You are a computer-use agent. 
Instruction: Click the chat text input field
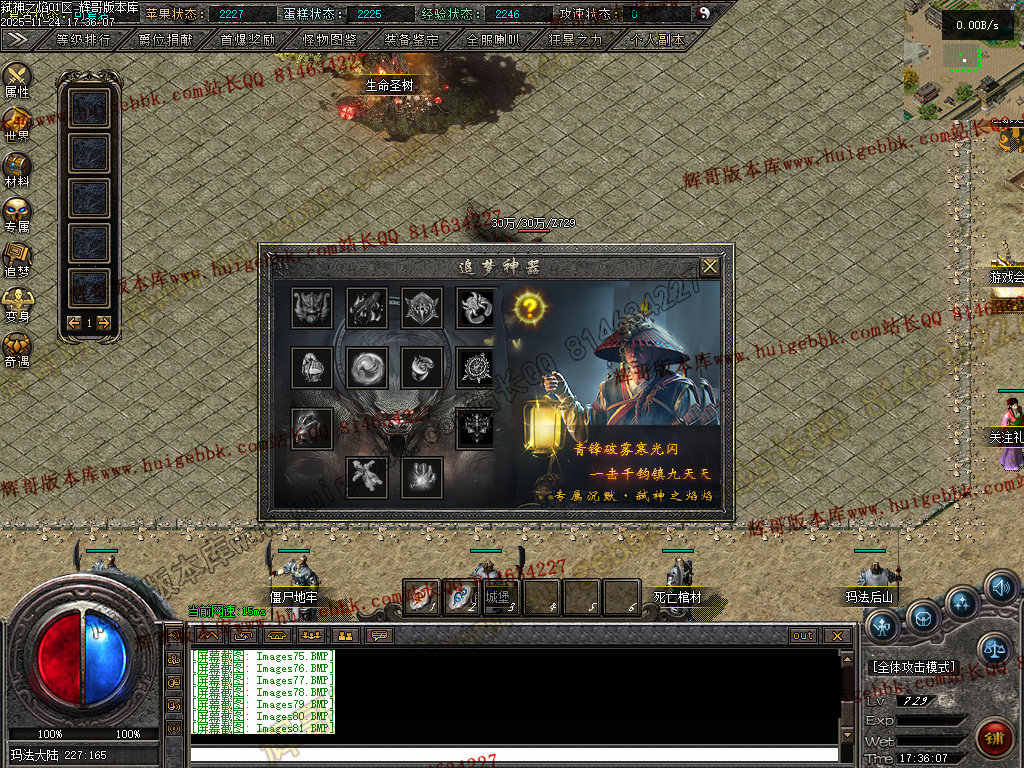[x=513, y=754]
